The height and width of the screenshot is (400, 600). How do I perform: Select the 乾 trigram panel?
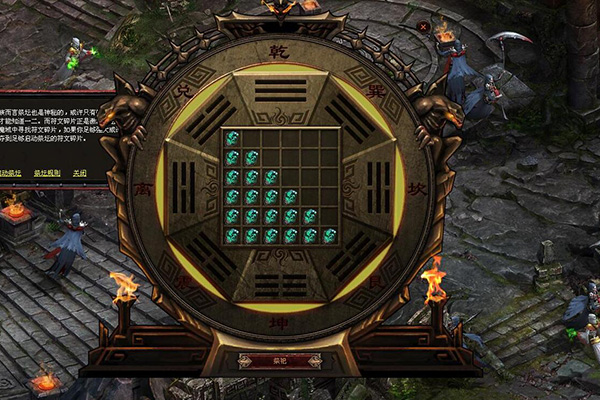point(280,90)
